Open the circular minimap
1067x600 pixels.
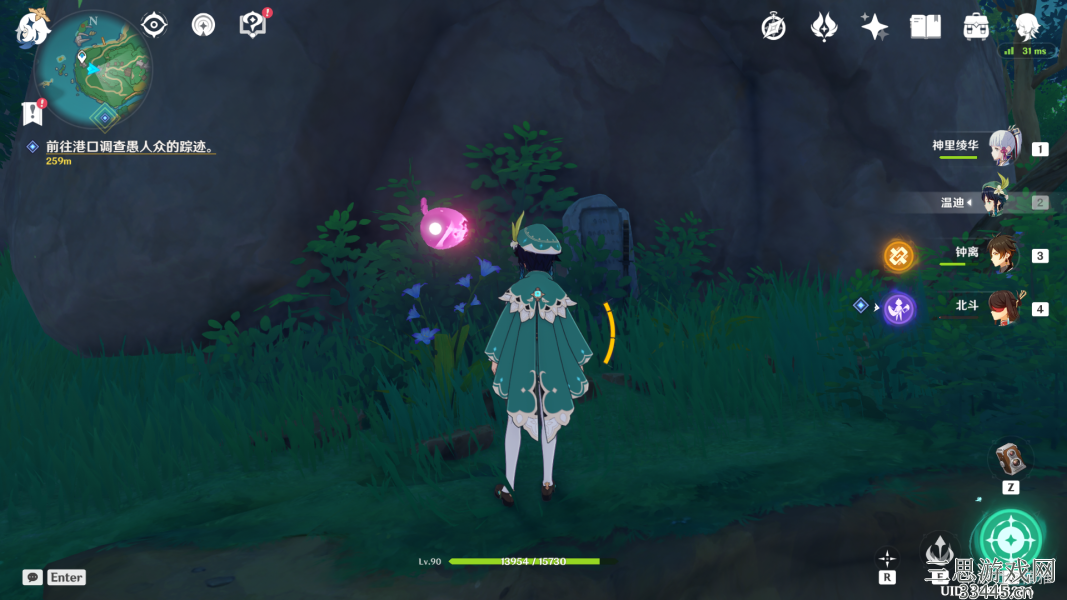click(93, 68)
